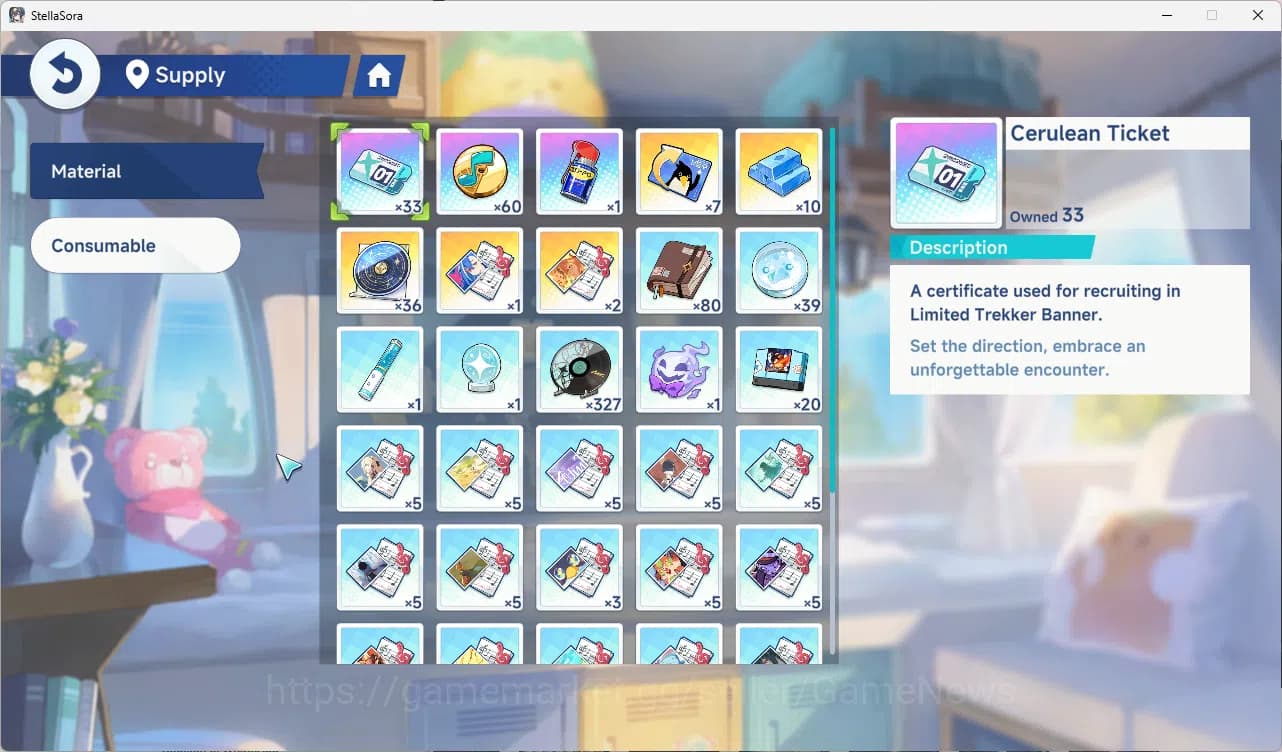Image resolution: width=1282 pixels, height=752 pixels.
Task: Switch to the Consumable tab
Action: [x=135, y=245]
